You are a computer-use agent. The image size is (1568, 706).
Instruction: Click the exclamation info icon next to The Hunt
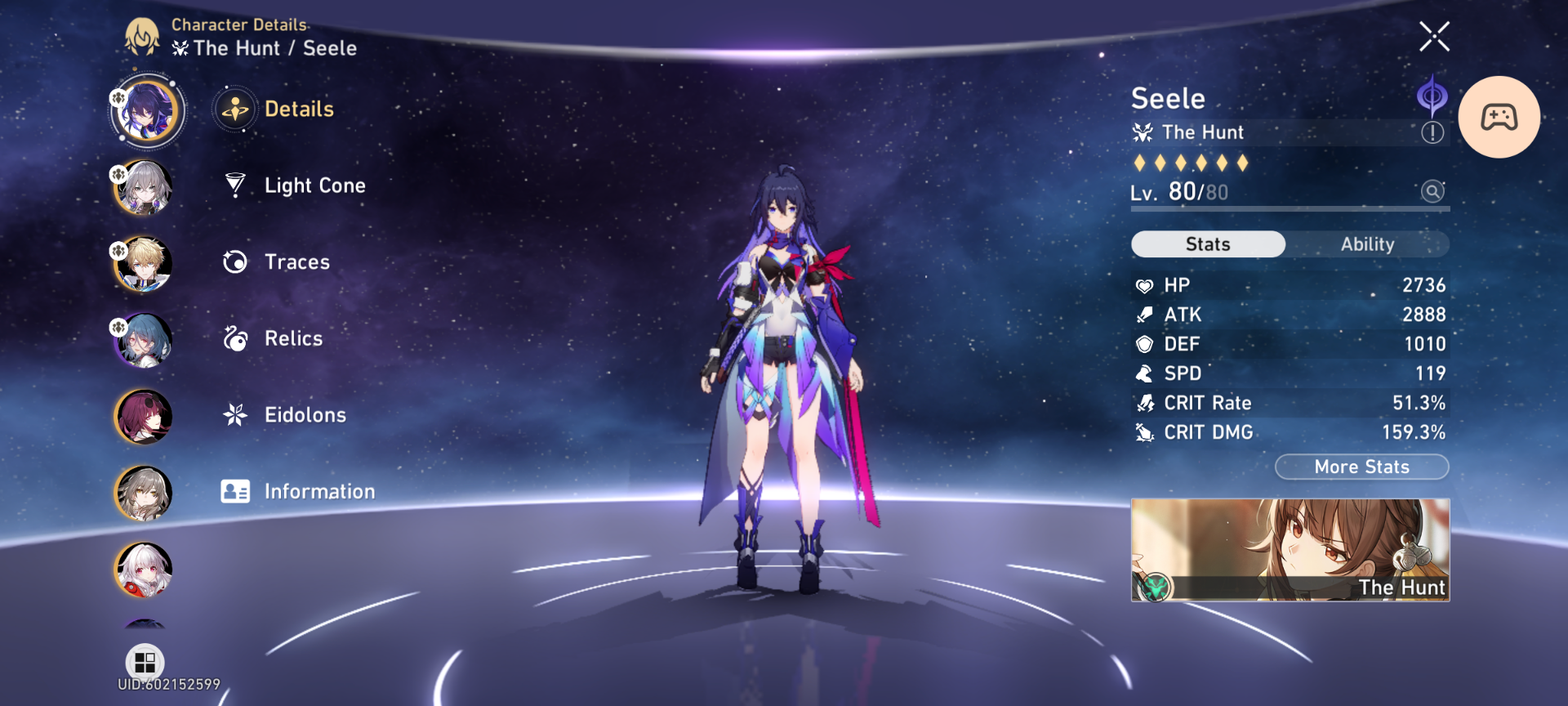pyautogui.click(x=1432, y=132)
